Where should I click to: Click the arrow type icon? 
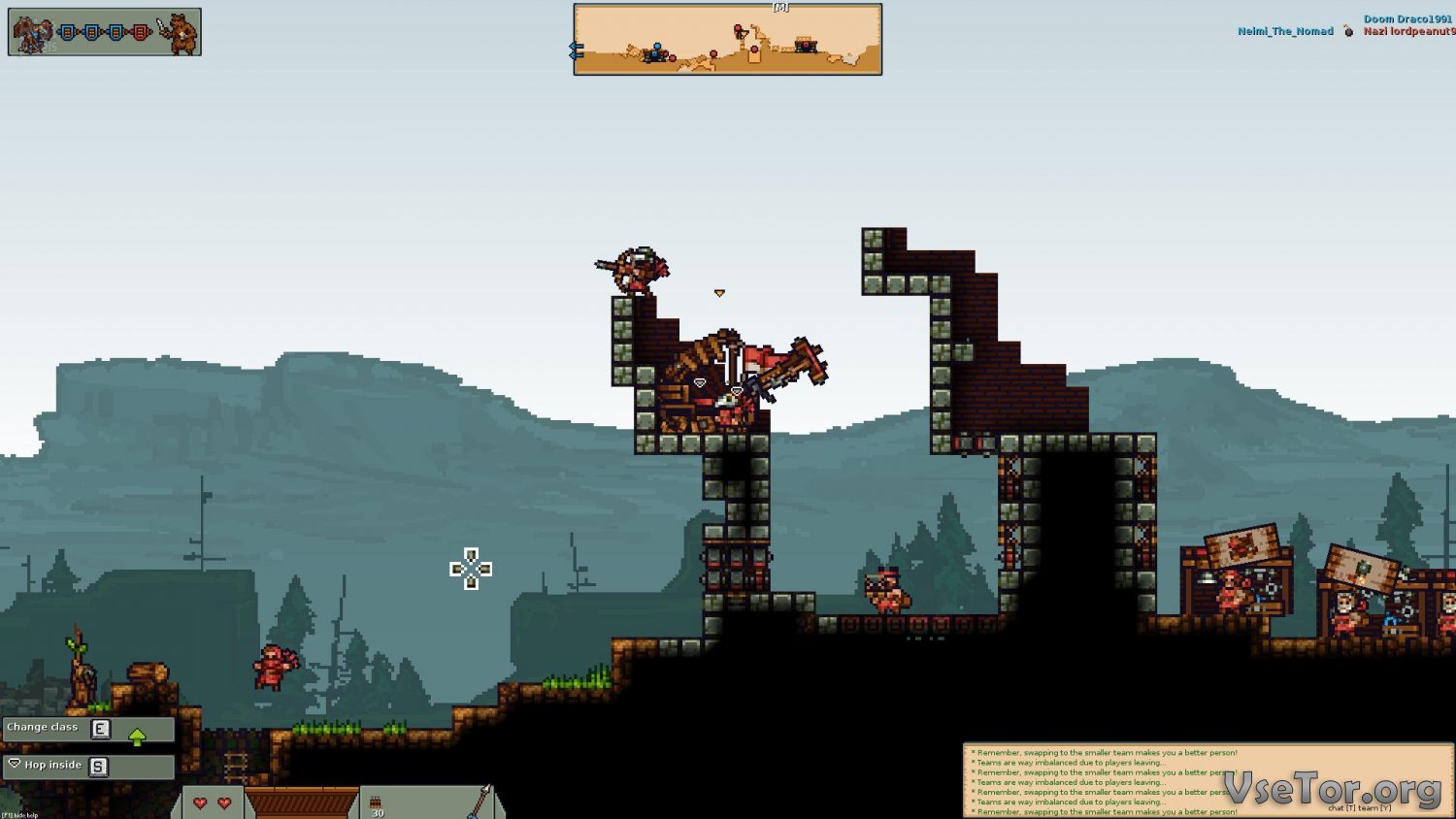[x=480, y=802]
